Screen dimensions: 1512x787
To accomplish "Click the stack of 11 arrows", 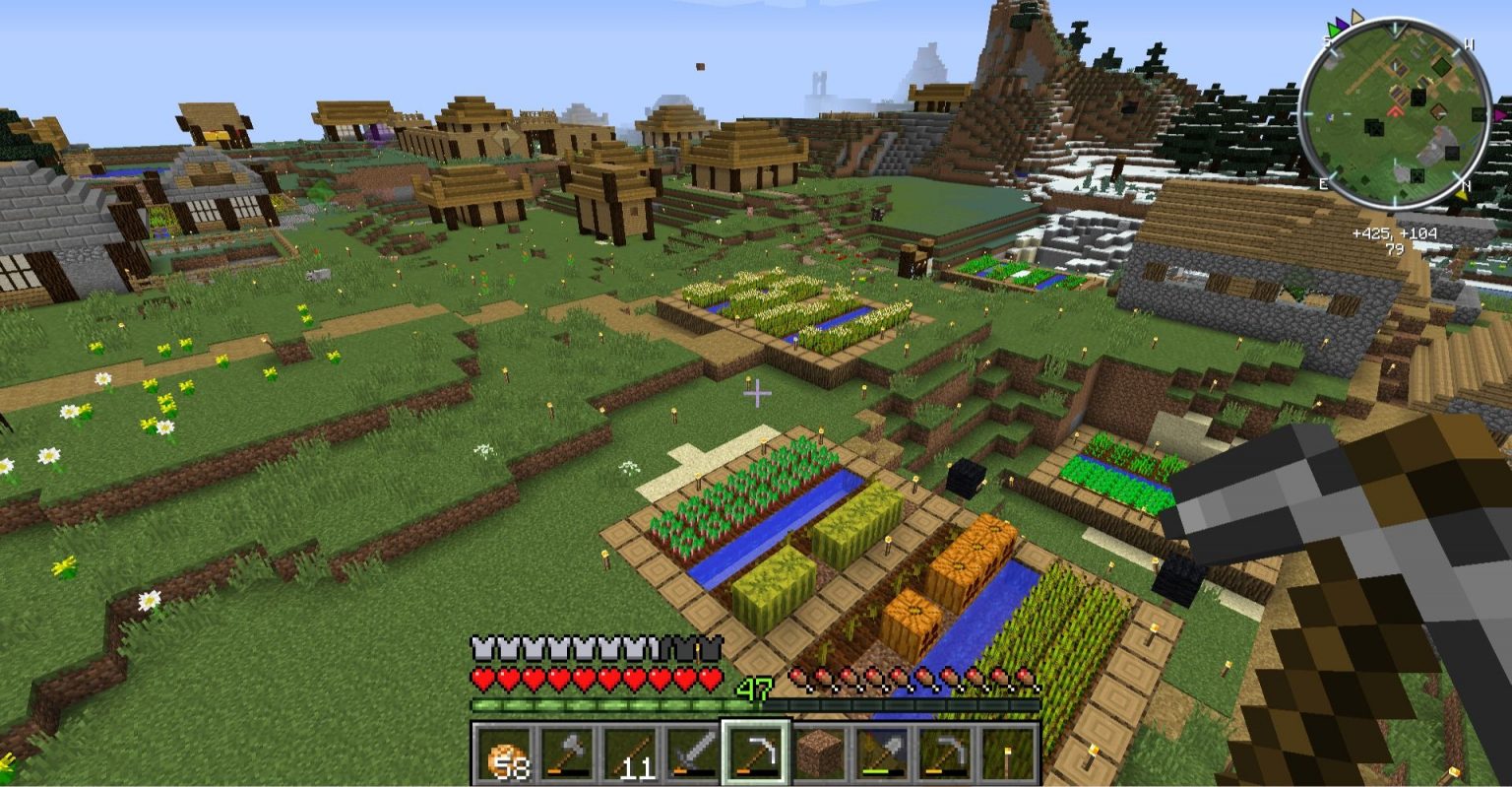I will point(630,754).
